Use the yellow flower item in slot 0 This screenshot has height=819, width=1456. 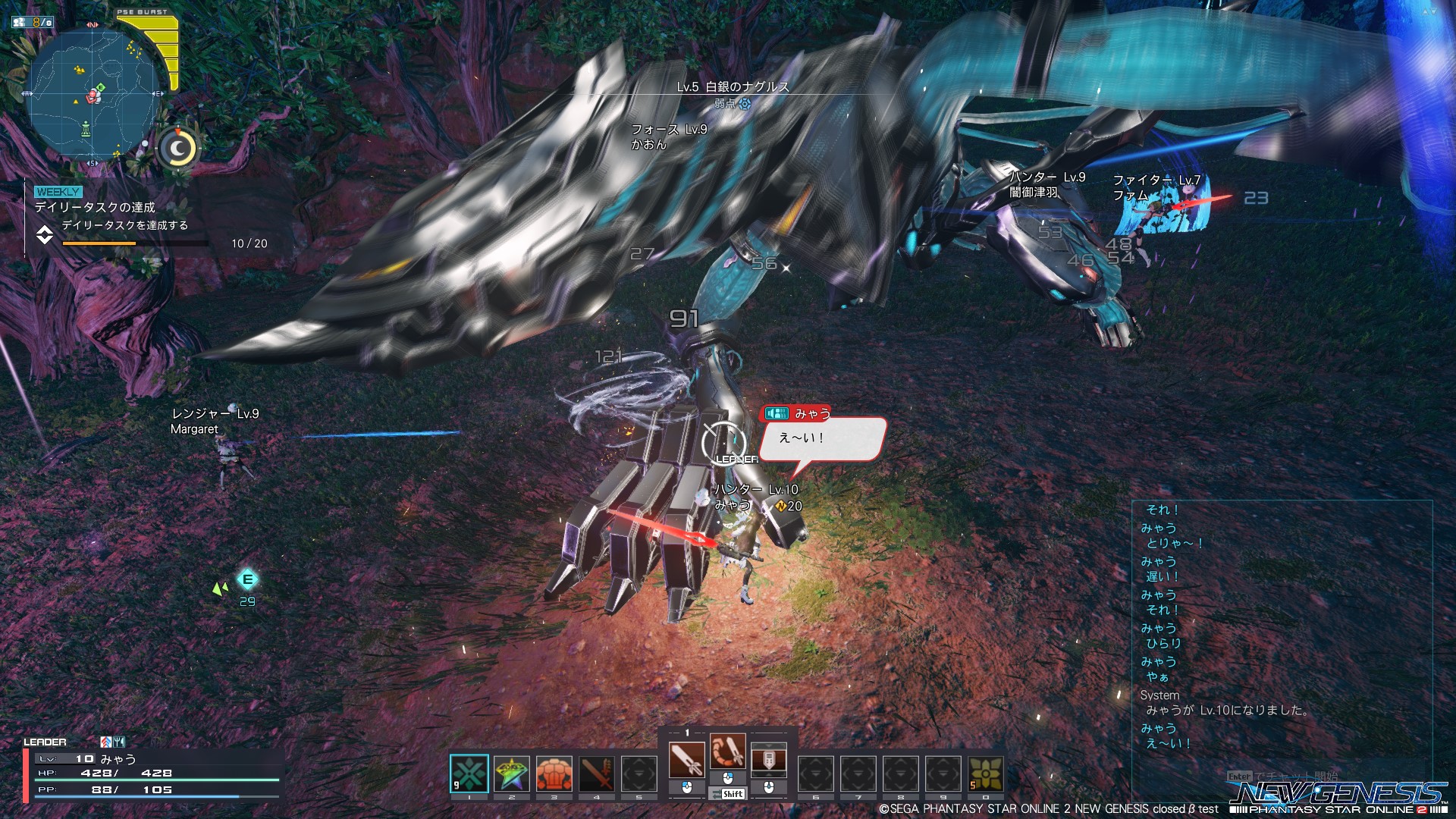coord(985,773)
